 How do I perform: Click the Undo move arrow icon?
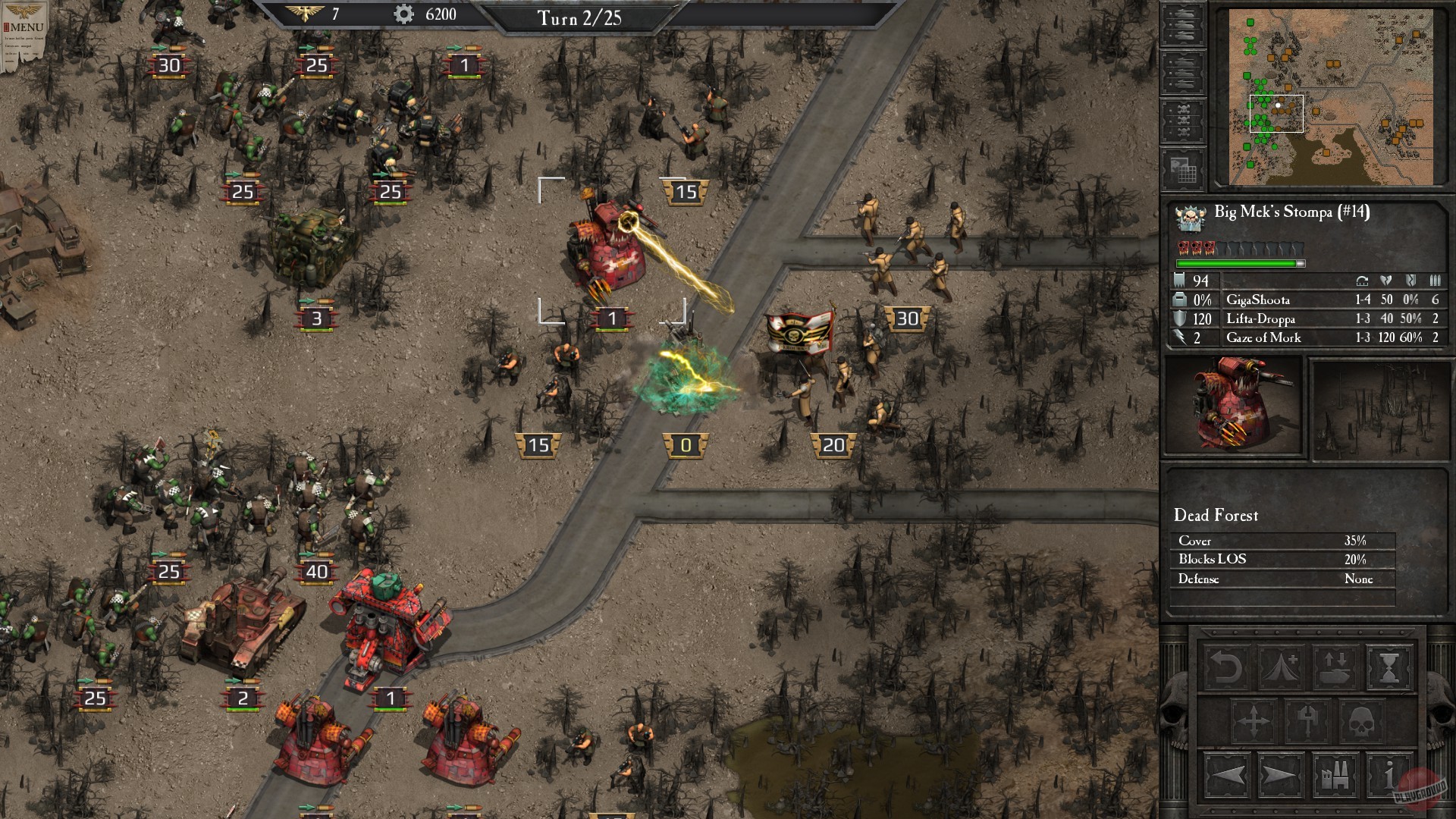pyautogui.click(x=1226, y=667)
